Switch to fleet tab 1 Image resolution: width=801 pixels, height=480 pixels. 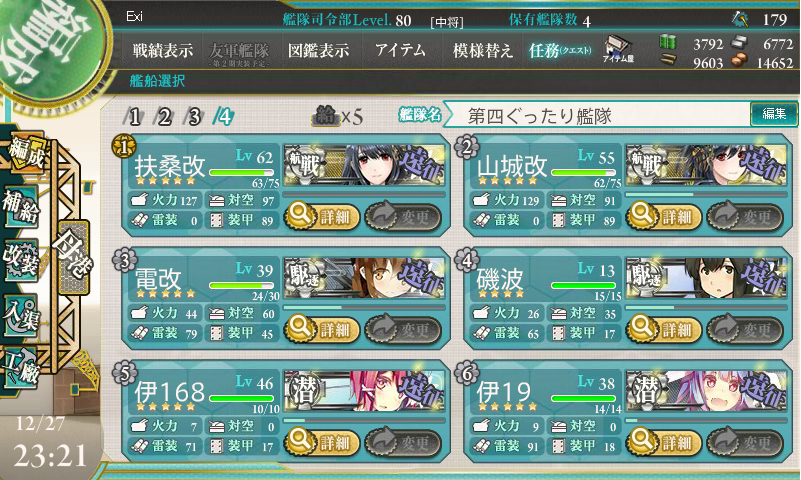tap(135, 115)
